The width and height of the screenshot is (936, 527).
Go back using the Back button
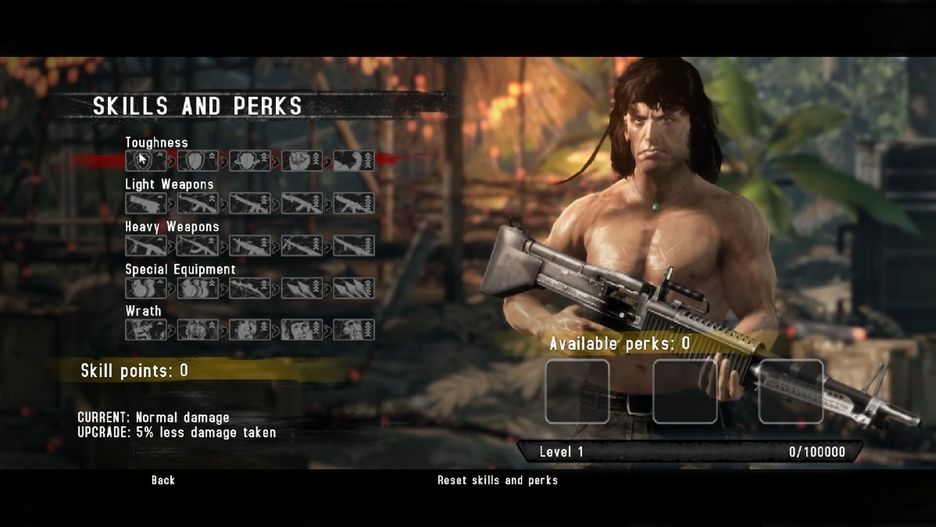coord(163,480)
